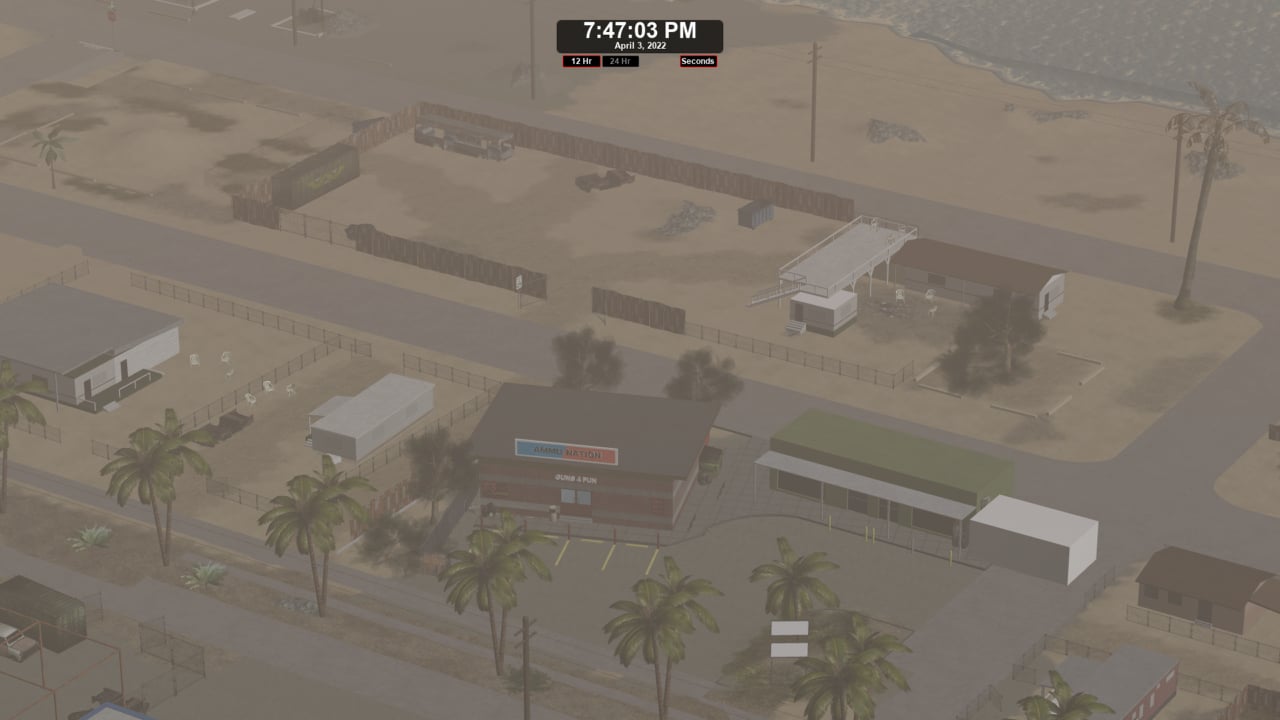Enable the 12 Hr time format
Viewport: 1280px width, 720px height.
tap(582, 61)
